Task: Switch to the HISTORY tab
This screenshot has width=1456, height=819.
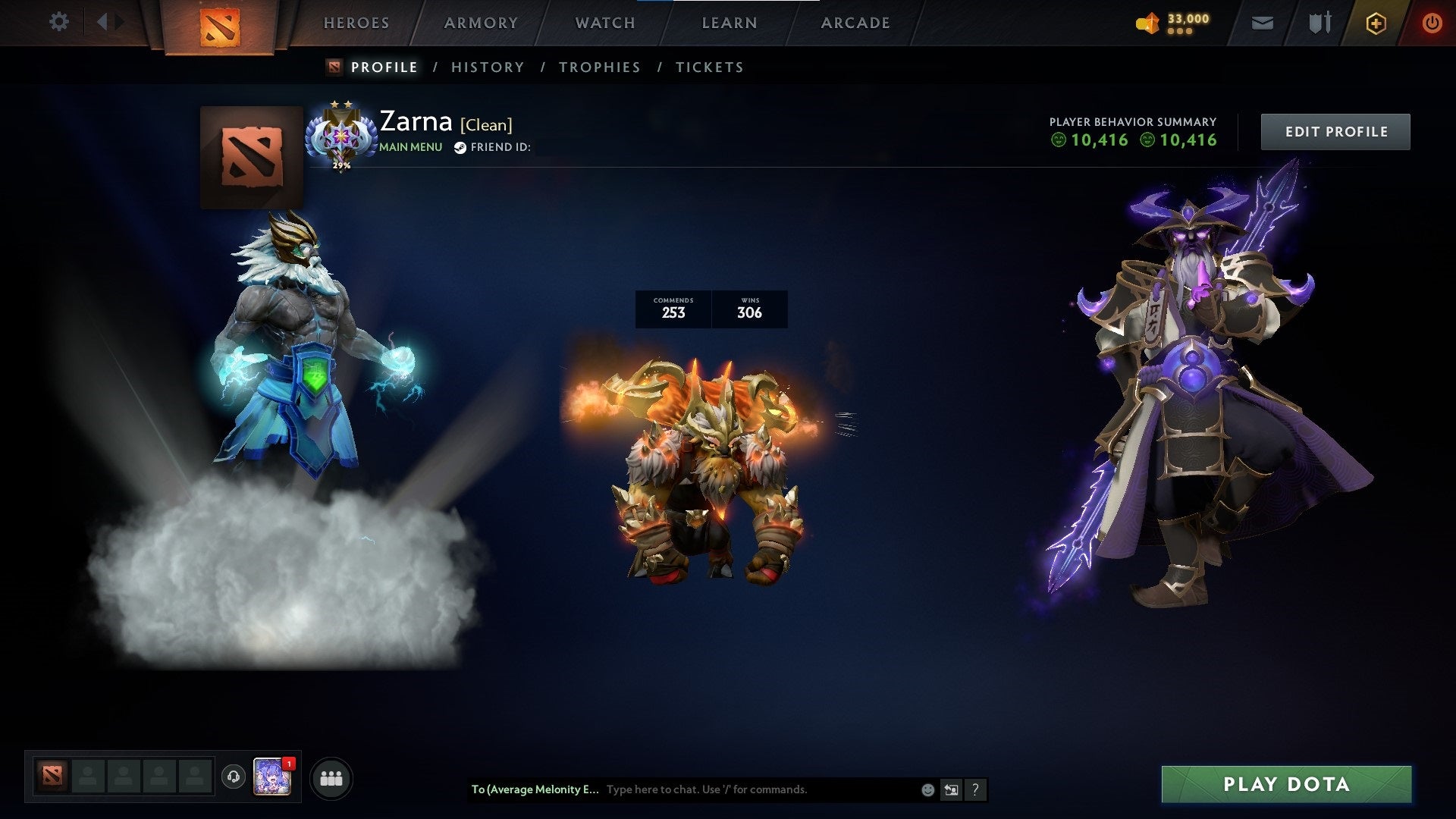Action: 487,67
